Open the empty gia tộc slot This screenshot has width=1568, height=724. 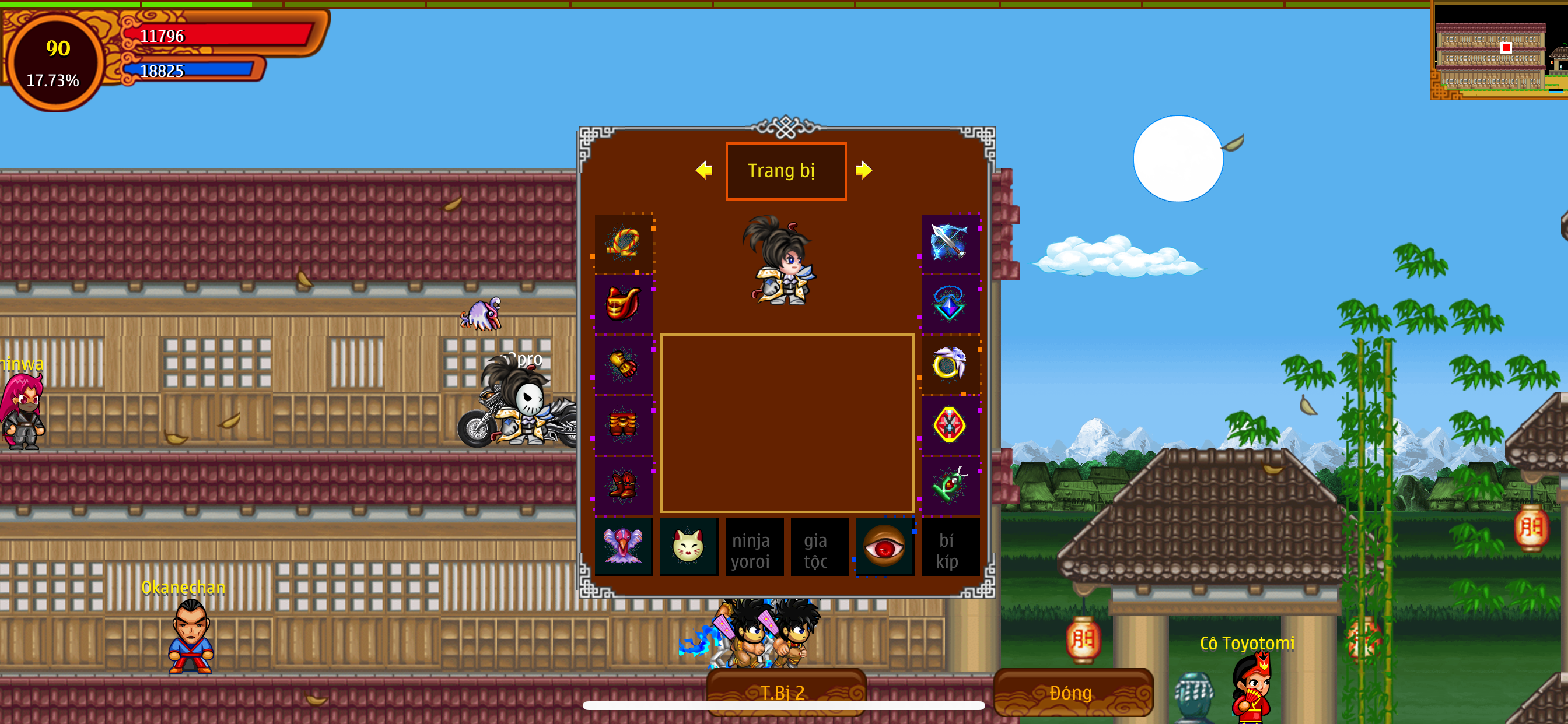pos(818,546)
